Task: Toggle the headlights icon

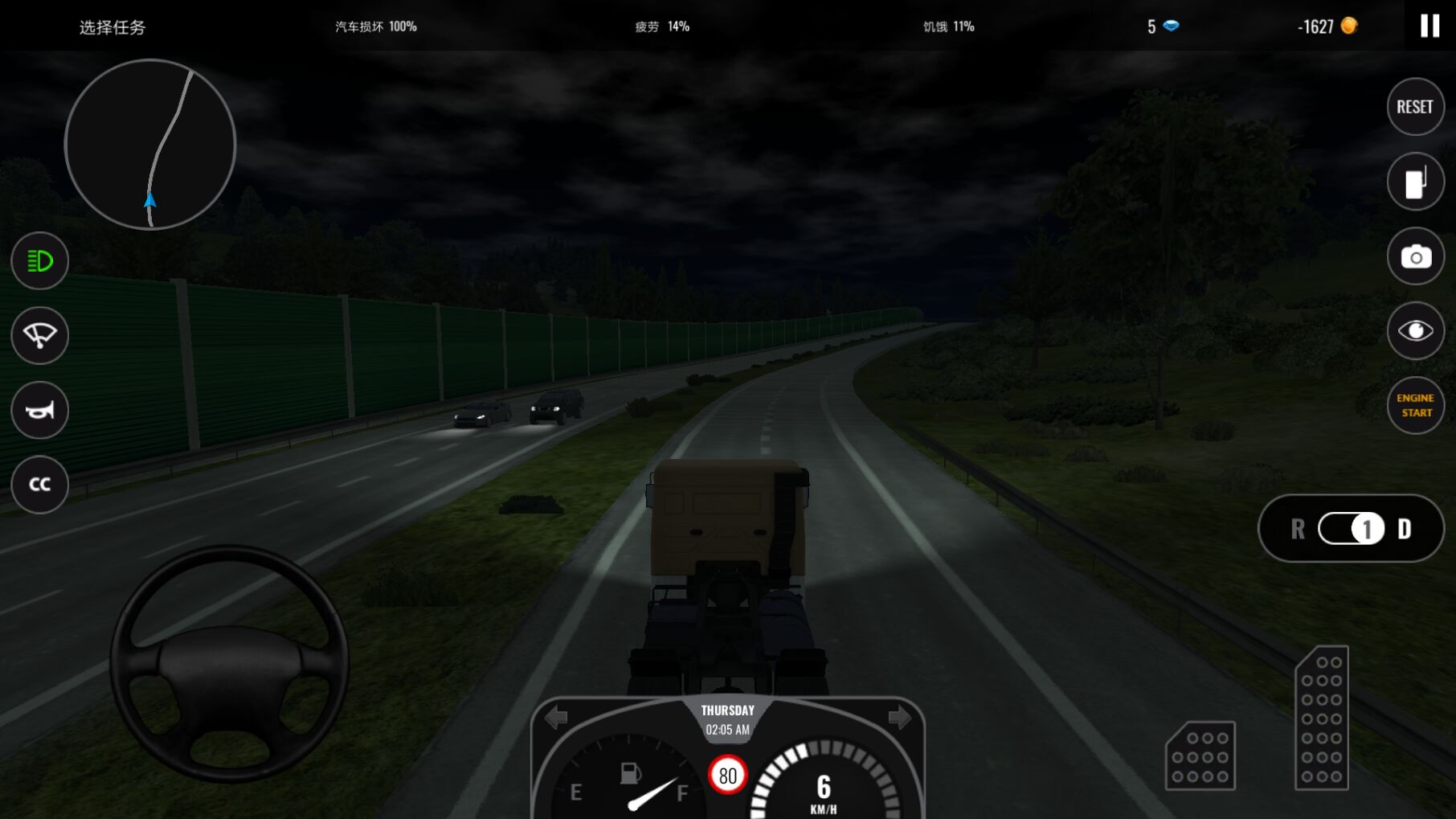Action: 39,261
